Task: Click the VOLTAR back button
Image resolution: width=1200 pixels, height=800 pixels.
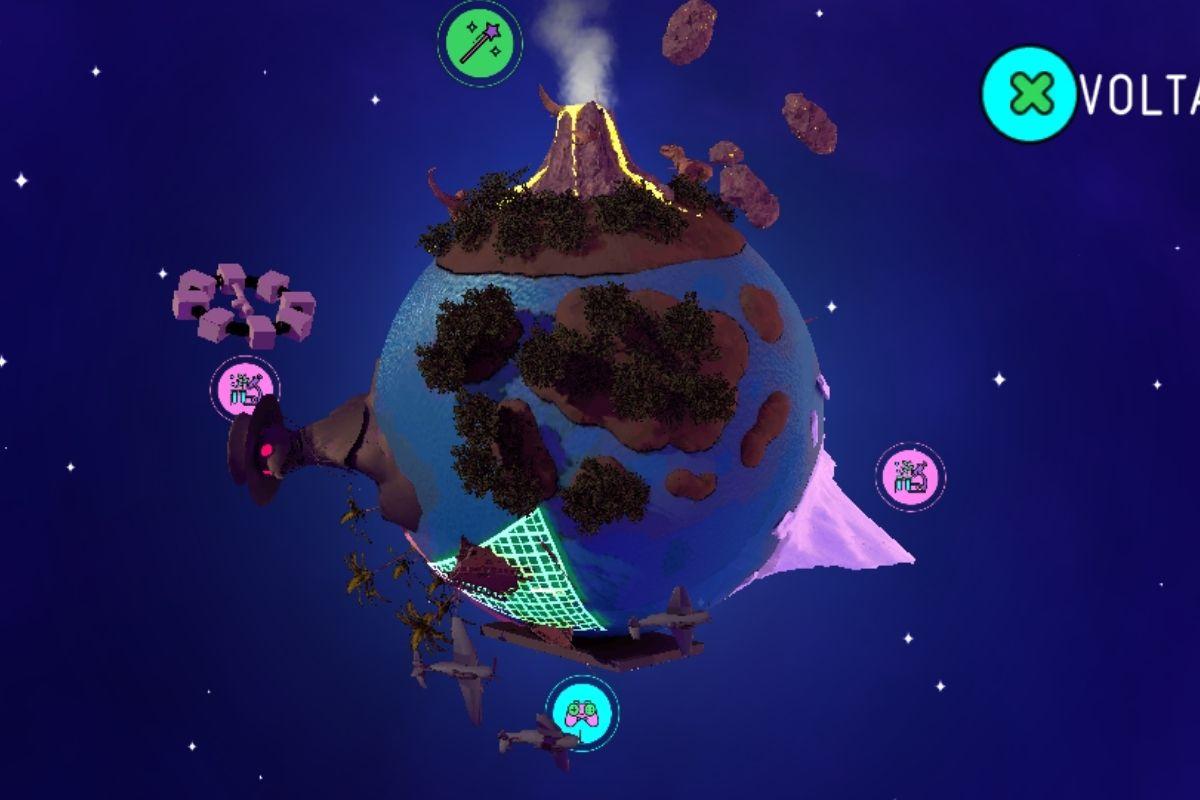Action: [x=1032, y=94]
